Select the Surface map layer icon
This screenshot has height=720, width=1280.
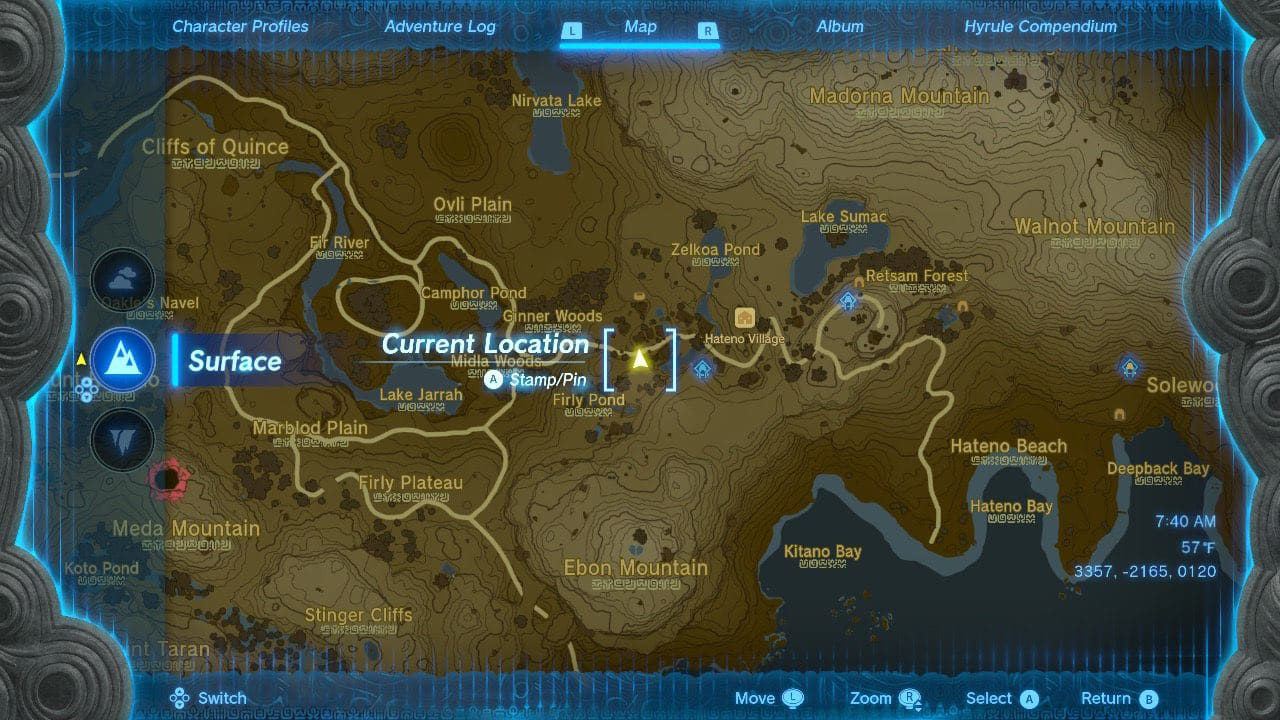pos(122,362)
